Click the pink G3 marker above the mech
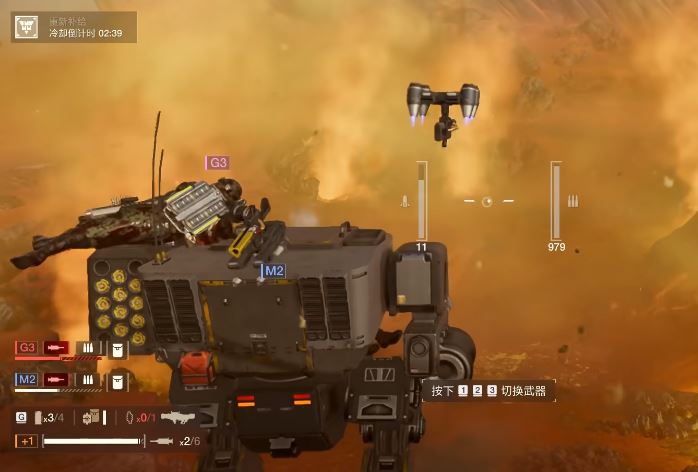The width and height of the screenshot is (698, 472). point(218,162)
